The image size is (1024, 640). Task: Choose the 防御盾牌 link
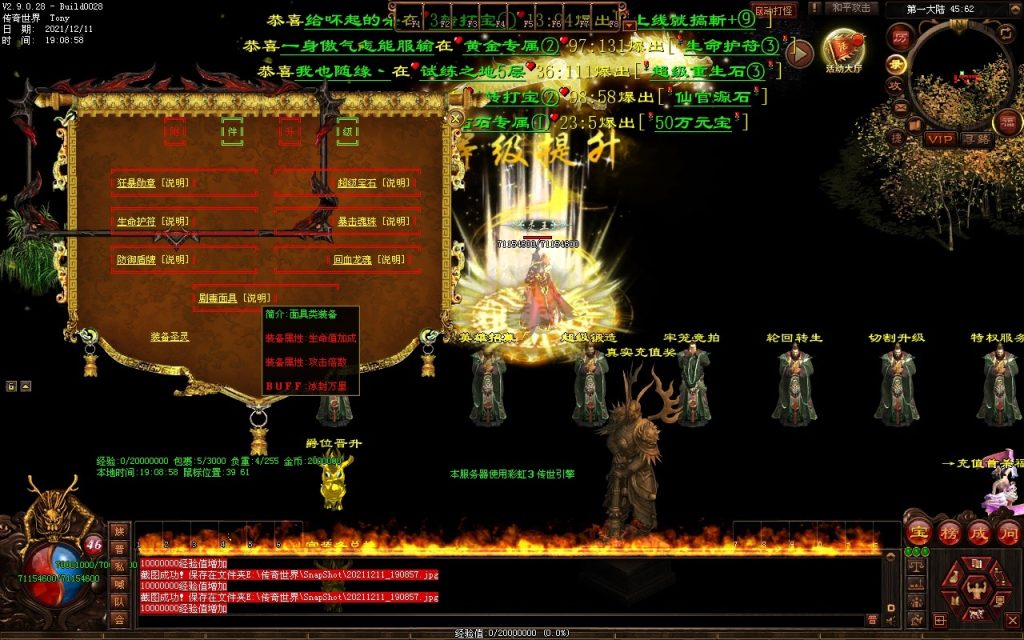[x=137, y=259]
